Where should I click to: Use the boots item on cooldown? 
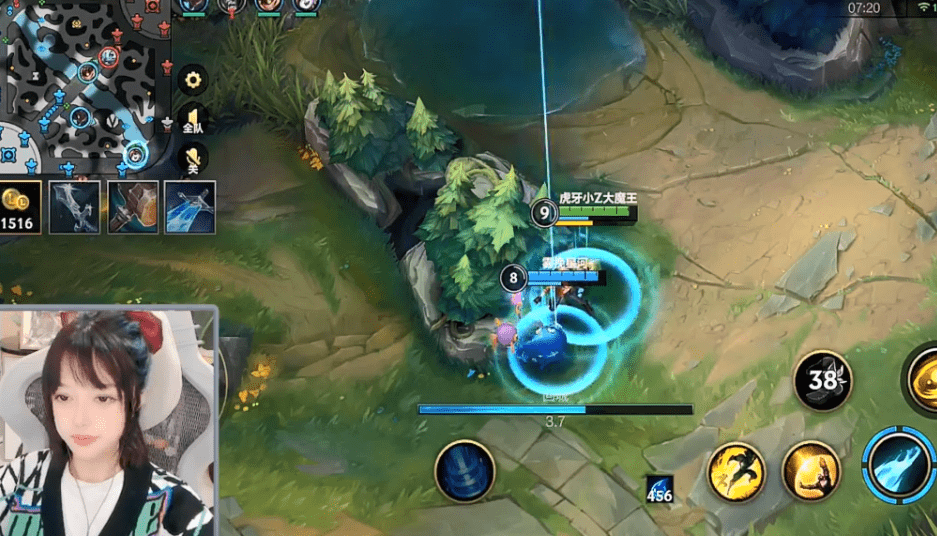tap(823, 381)
